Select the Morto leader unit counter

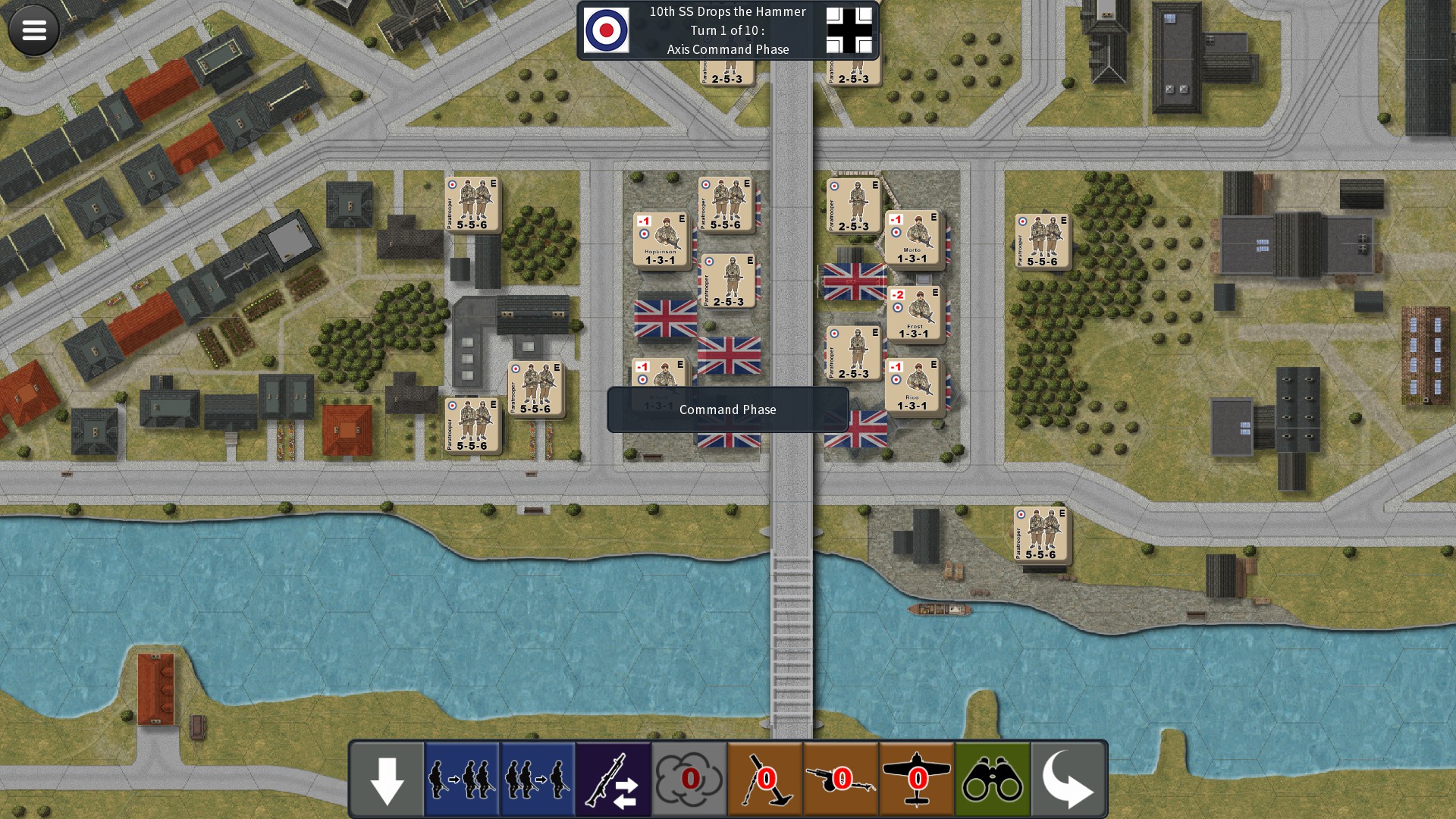tap(912, 238)
